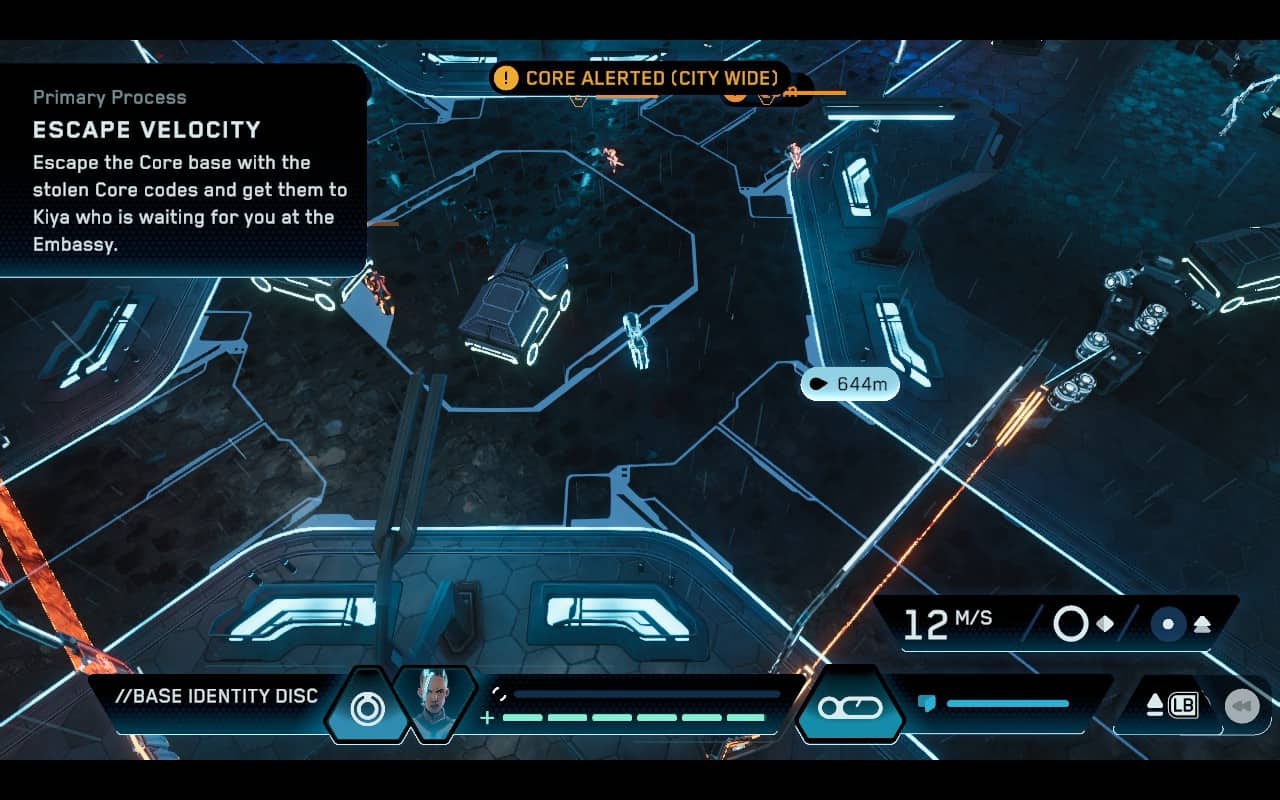This screenshot has height=800, width=1280.
Task: Select the Core Alerted warning banner
Action: coord(640,78)
